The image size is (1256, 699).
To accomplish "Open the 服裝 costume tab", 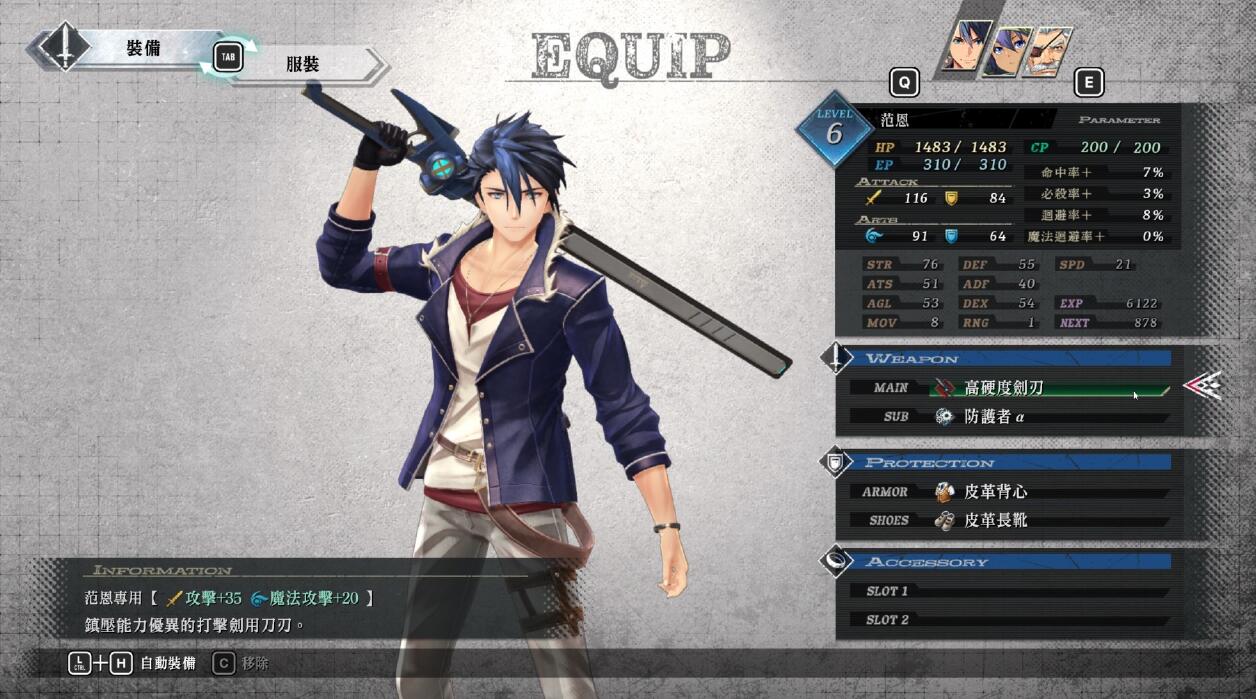I will [304, 65].
